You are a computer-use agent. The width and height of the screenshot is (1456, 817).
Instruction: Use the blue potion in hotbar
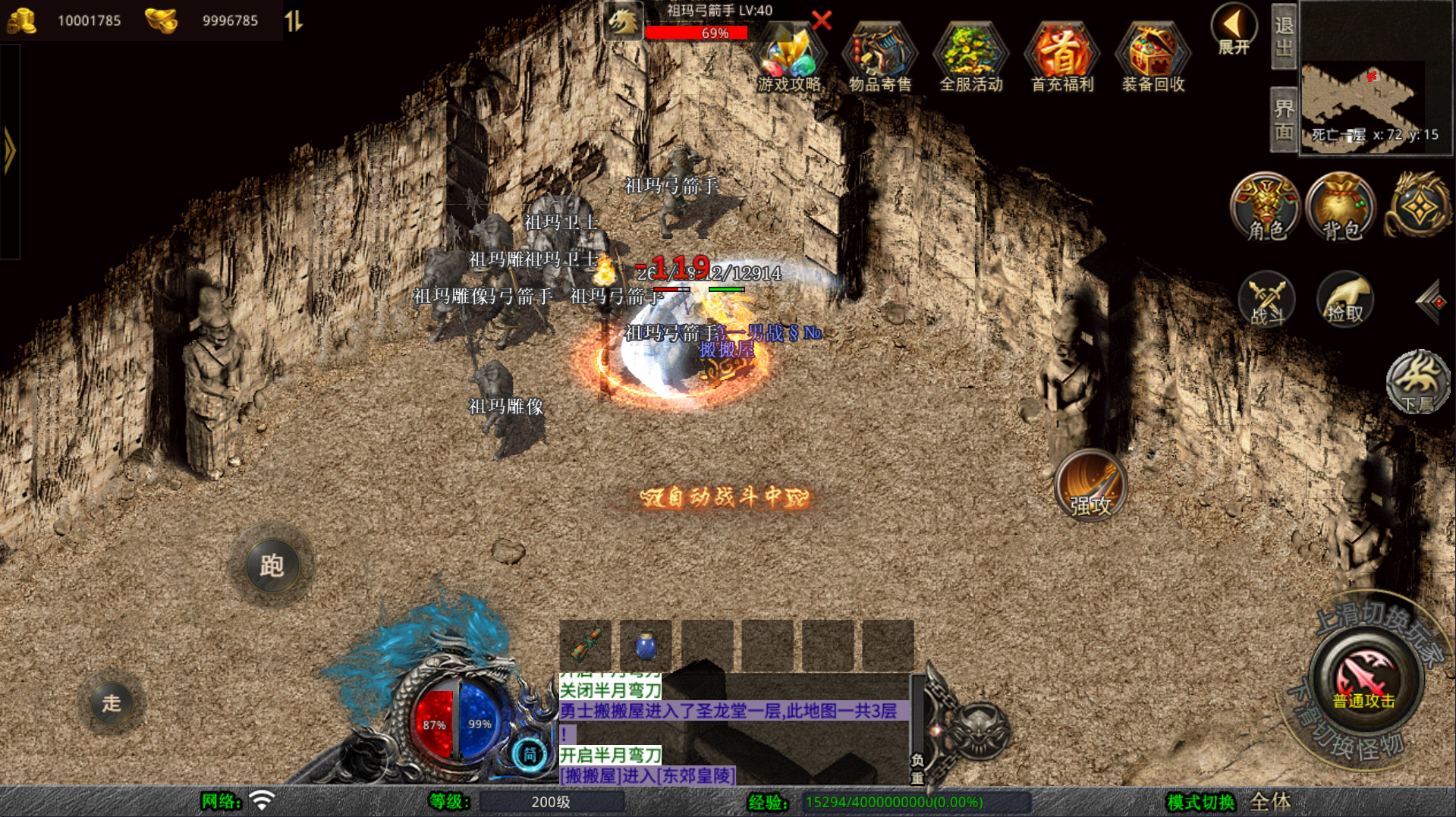(x=646, y=646)
